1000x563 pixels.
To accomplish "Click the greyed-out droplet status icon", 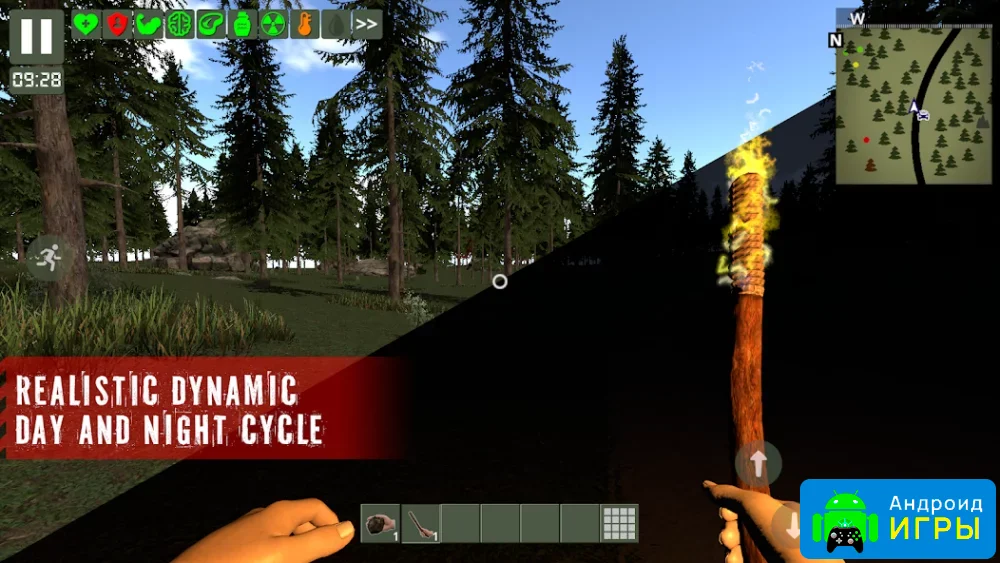I will (x=335, y=25).
